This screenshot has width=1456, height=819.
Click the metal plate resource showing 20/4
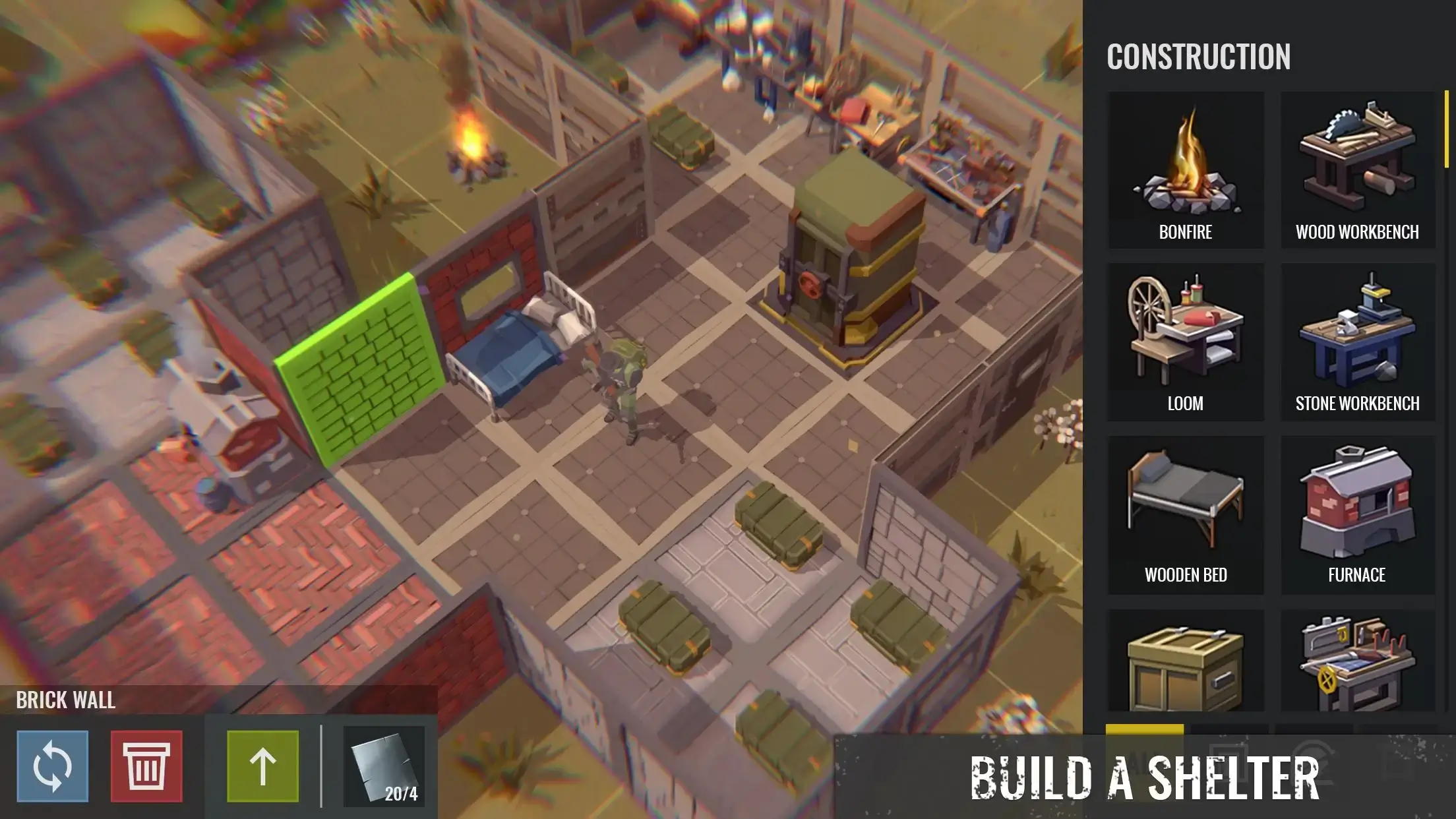point(382,765)
